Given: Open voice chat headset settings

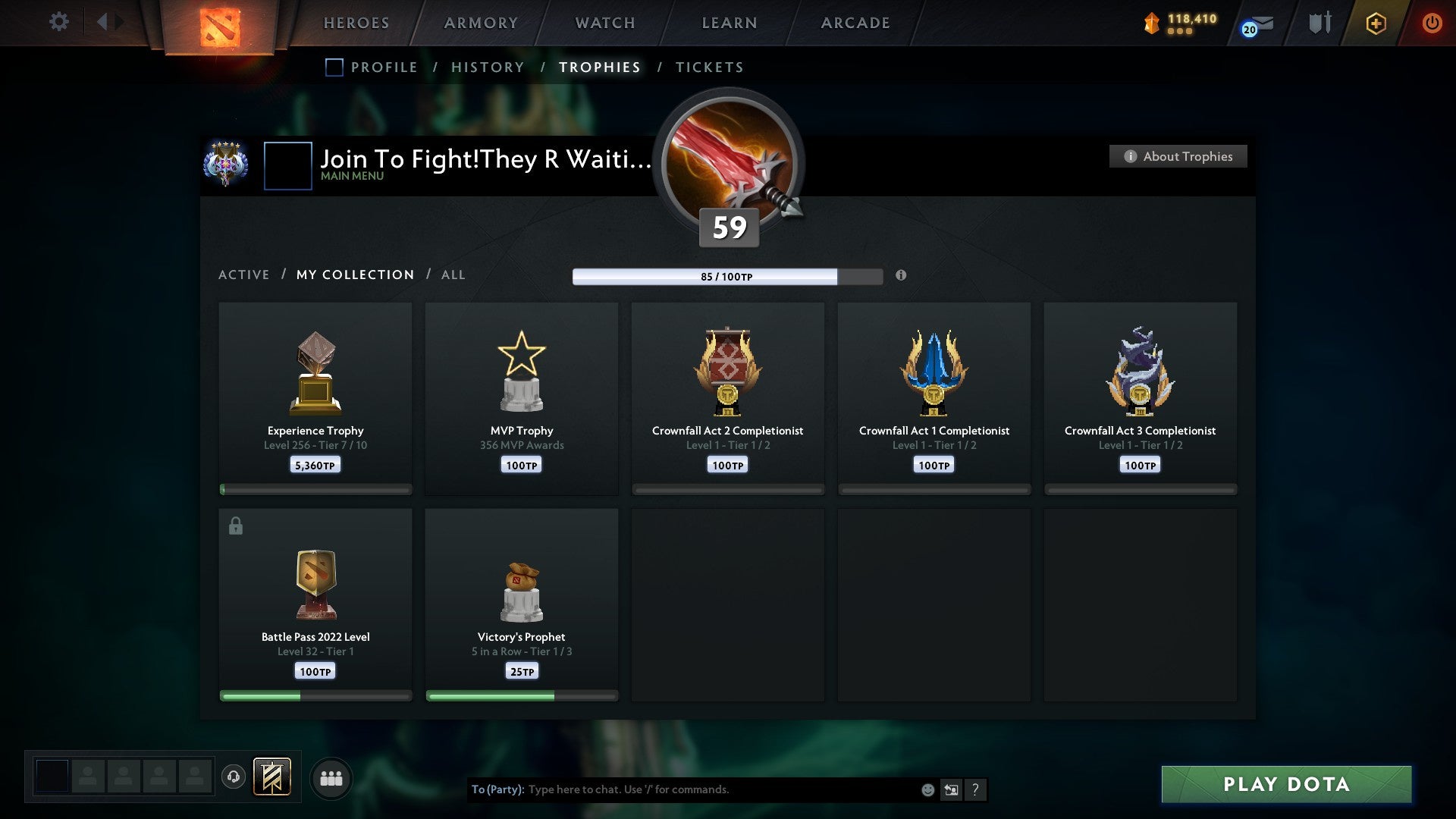Looking at the screenshot, I should (x=234, y=777).
